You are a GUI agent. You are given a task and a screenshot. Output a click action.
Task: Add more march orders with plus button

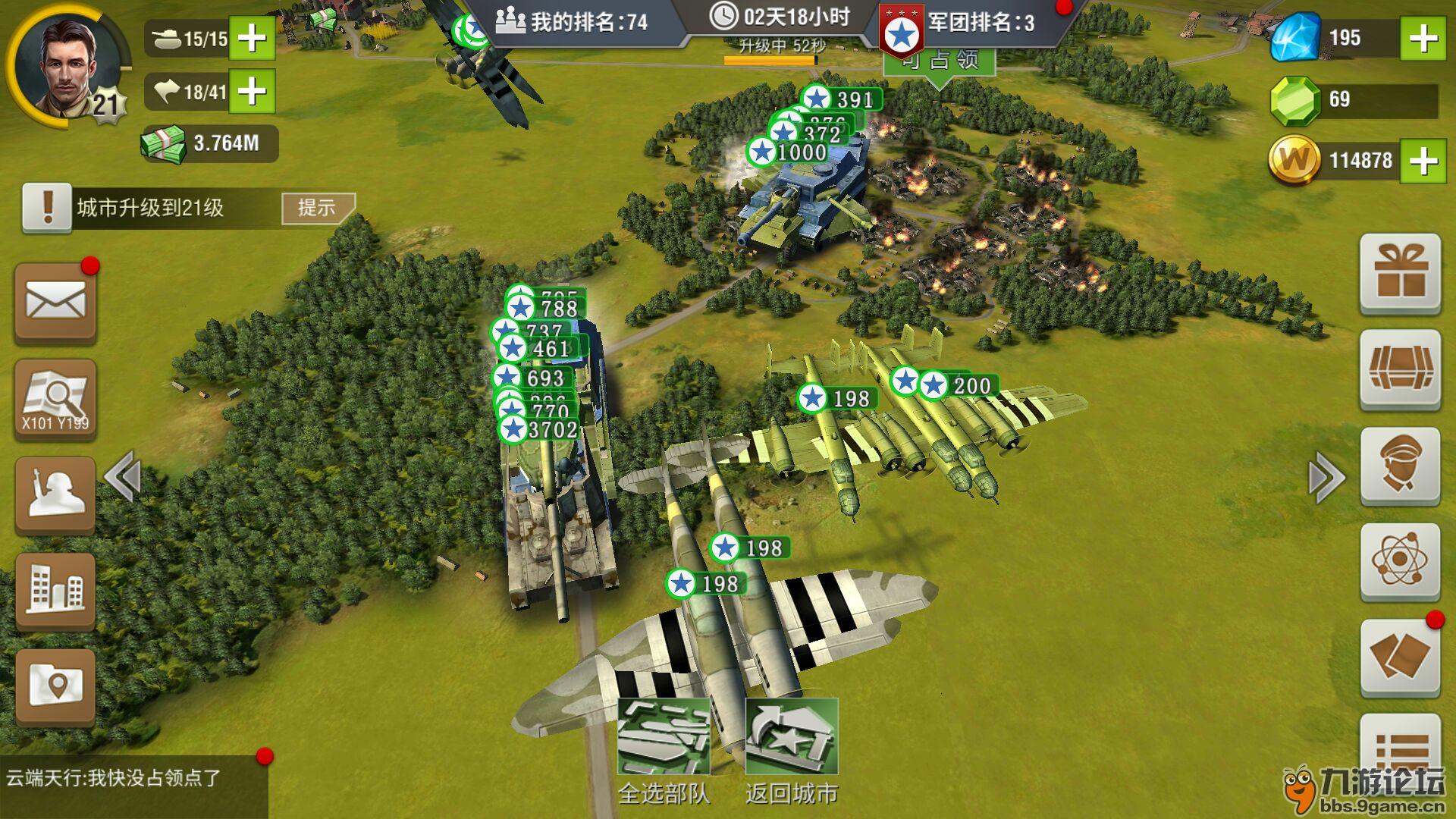252,92
